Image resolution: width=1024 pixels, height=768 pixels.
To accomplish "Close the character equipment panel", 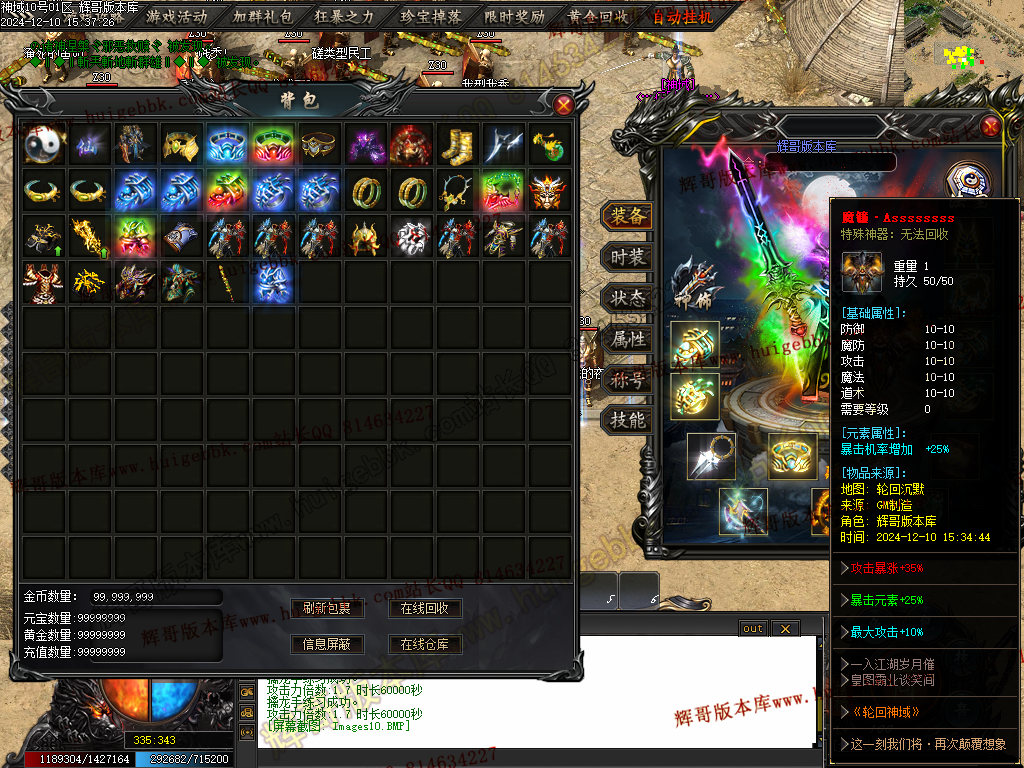I will [990, 126].
